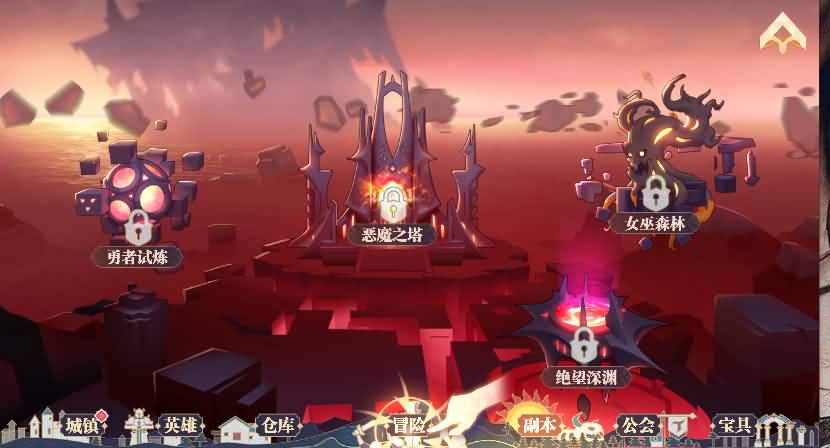Viewport: 830px width, 448px height.
Task: Switch to the 英雄 (Heroes) tab
Action: point(181,426)
